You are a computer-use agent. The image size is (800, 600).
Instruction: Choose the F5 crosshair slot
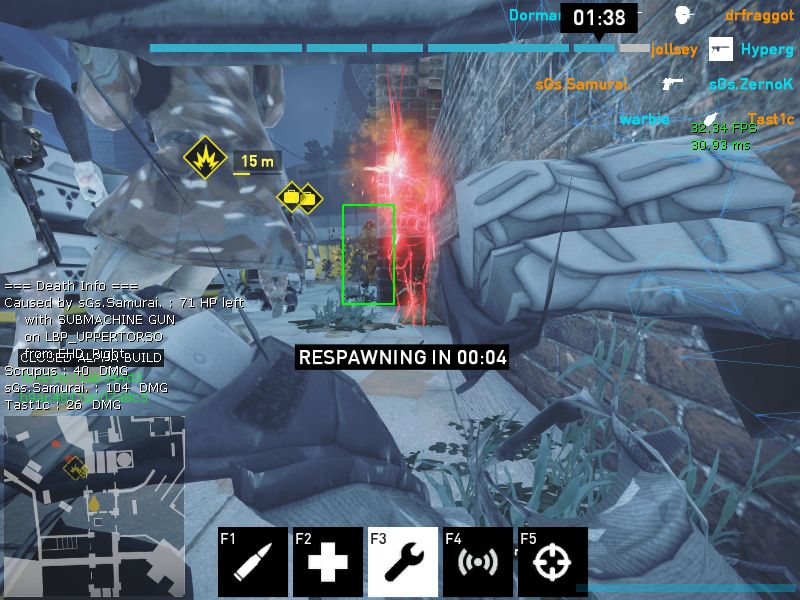pyautogui.click(x=553, y=562)
